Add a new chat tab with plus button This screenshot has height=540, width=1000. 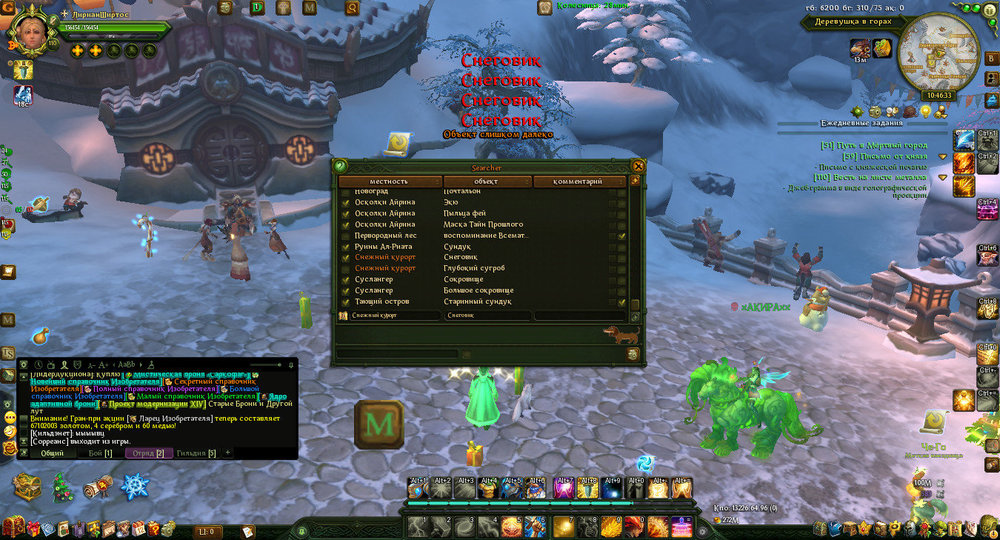[x=227, y=453]
